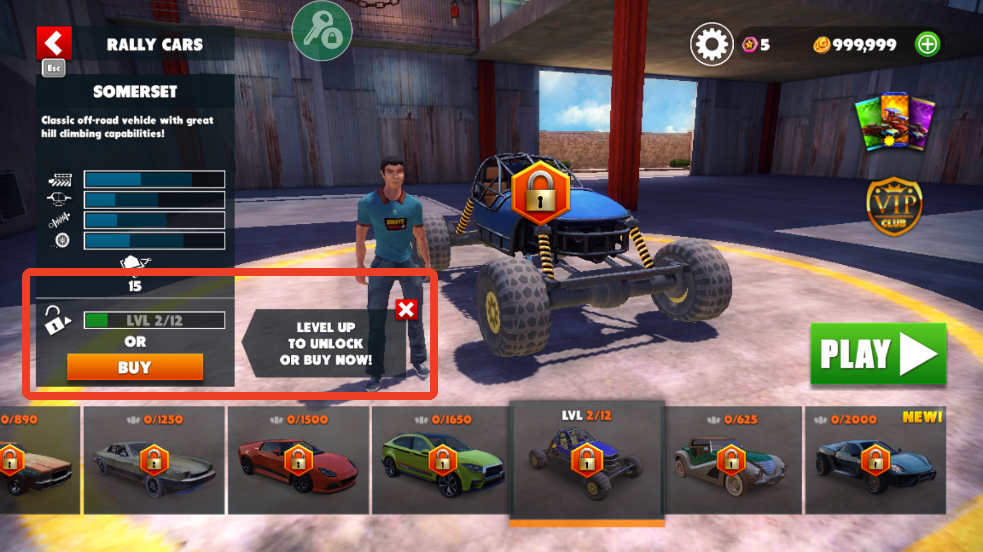Start the game with the Play button
Image resolution: width=983 pixels, height=552 pixels.
(878, 354)
